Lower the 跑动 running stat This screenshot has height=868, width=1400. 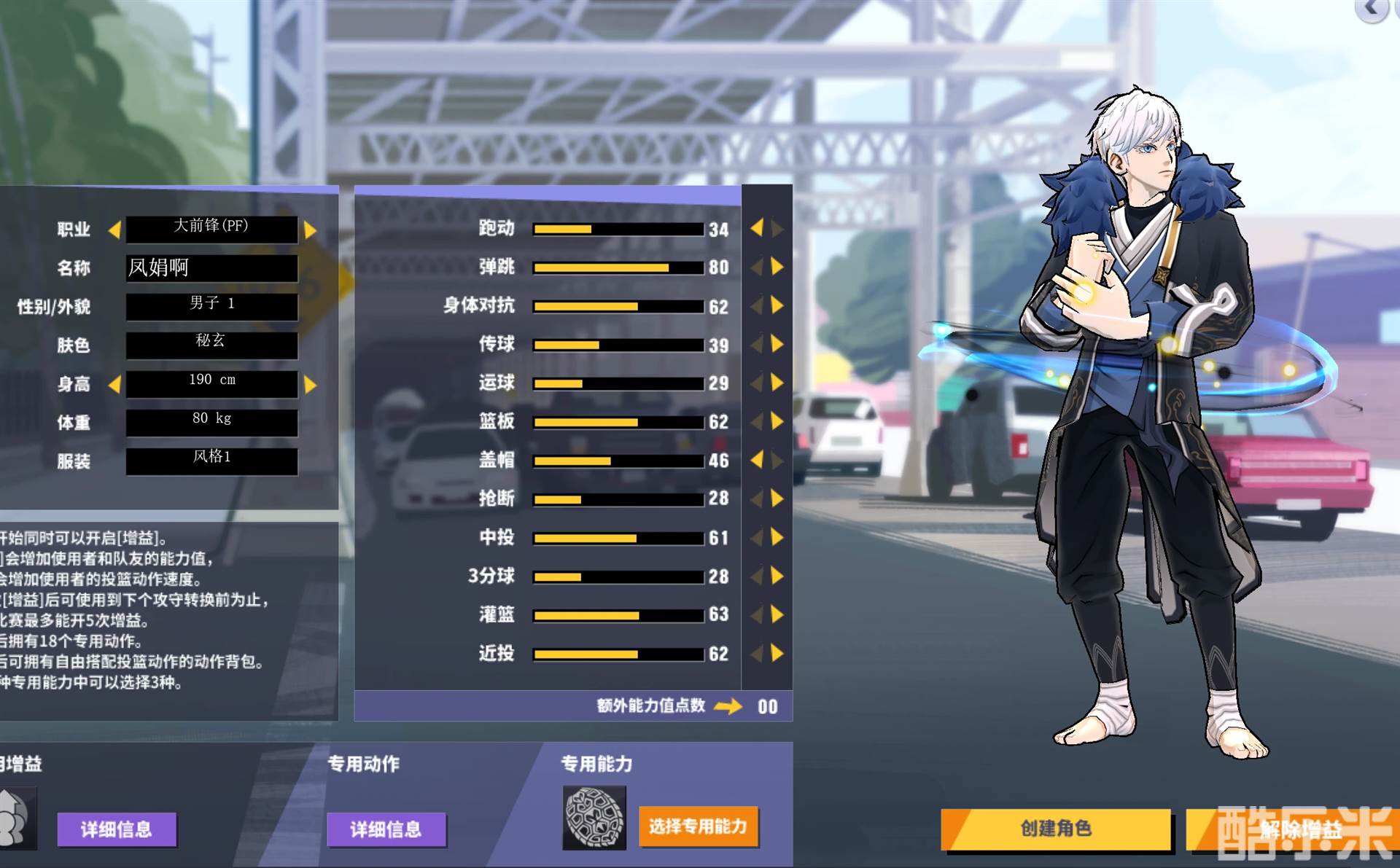click(x=757, y=228)
